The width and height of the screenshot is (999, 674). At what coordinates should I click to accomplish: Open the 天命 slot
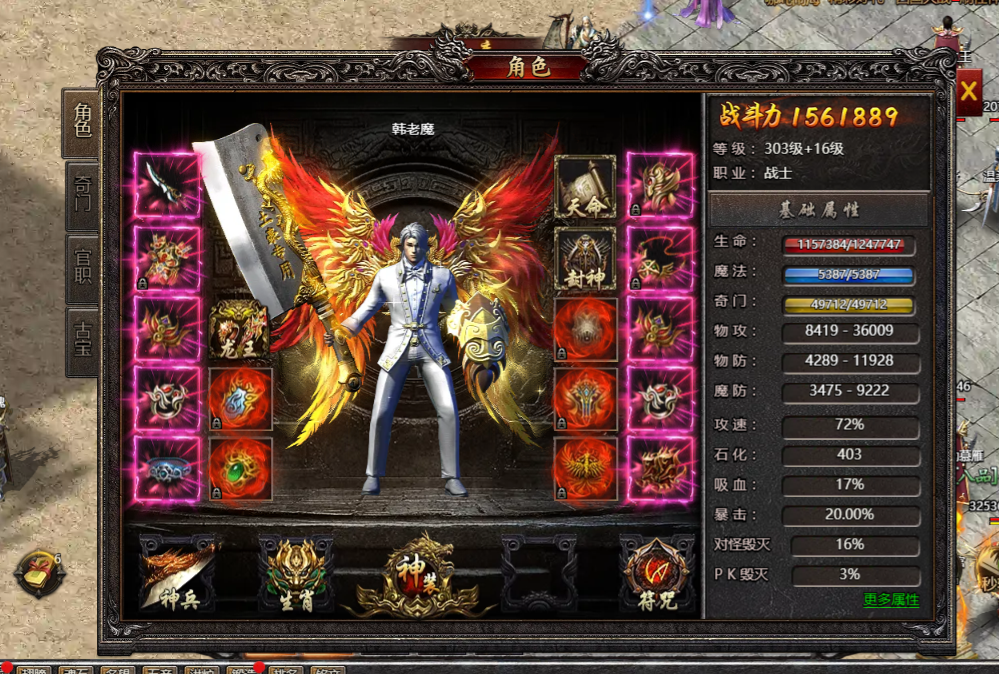pyautogui.click(x=585, y=187)
